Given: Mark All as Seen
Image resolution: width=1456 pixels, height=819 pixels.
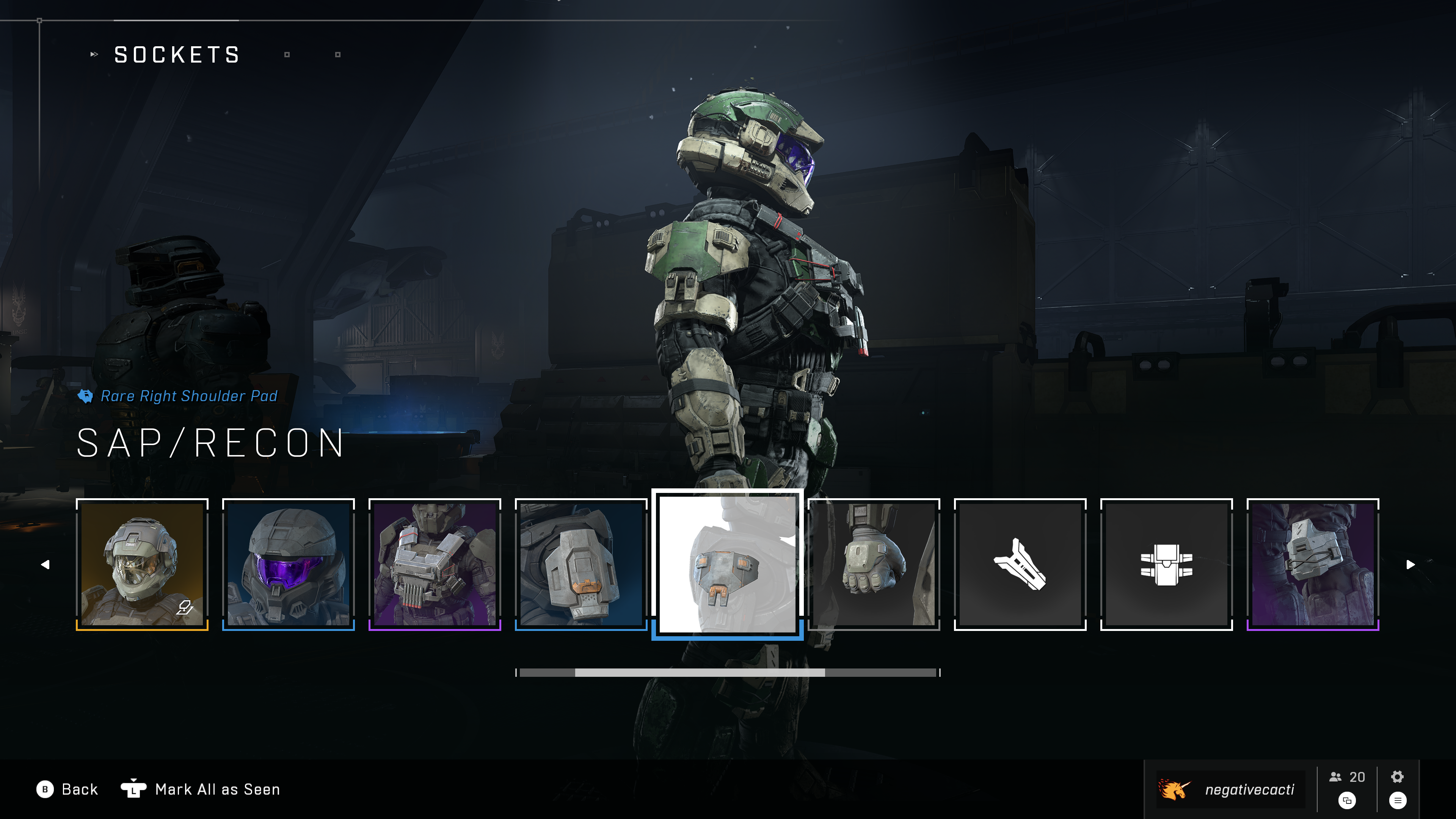Looking at the screenshot, I should pos(201,789).
